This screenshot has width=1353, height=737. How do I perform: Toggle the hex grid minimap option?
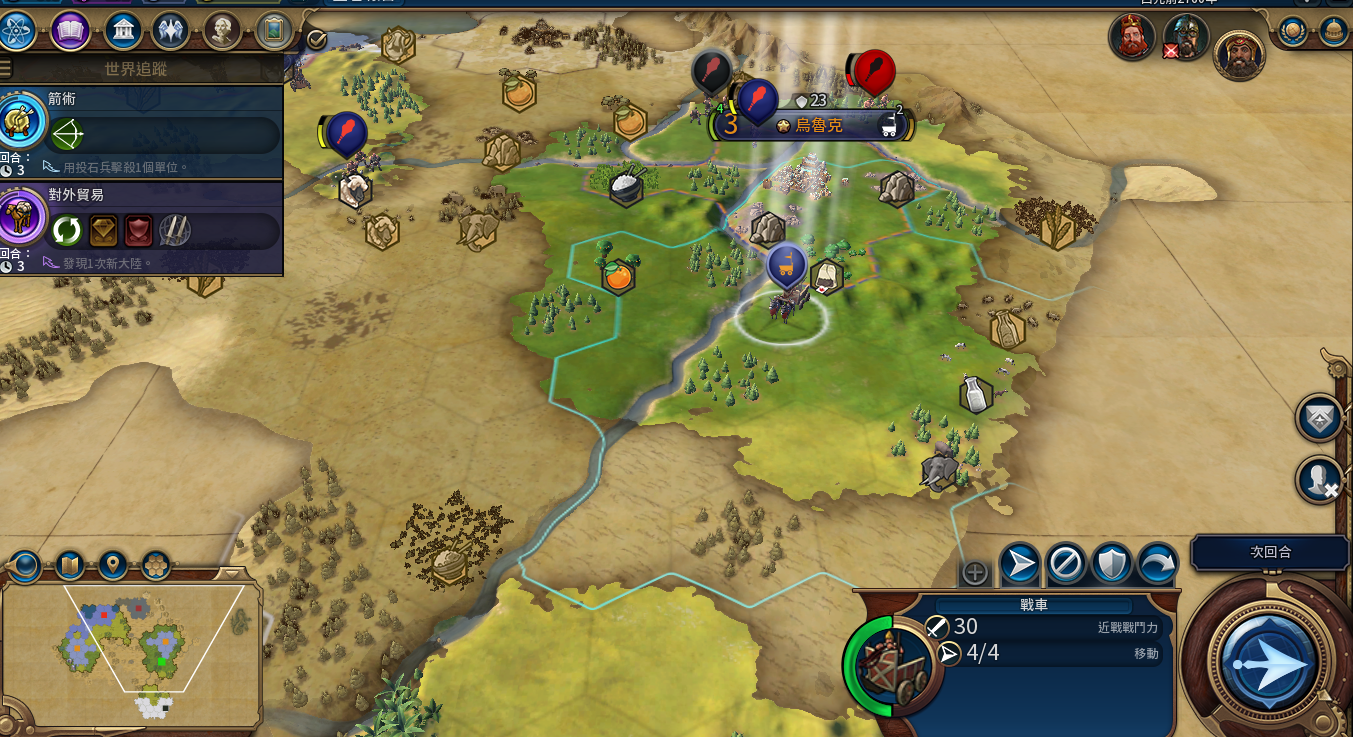tap(156, 566)
